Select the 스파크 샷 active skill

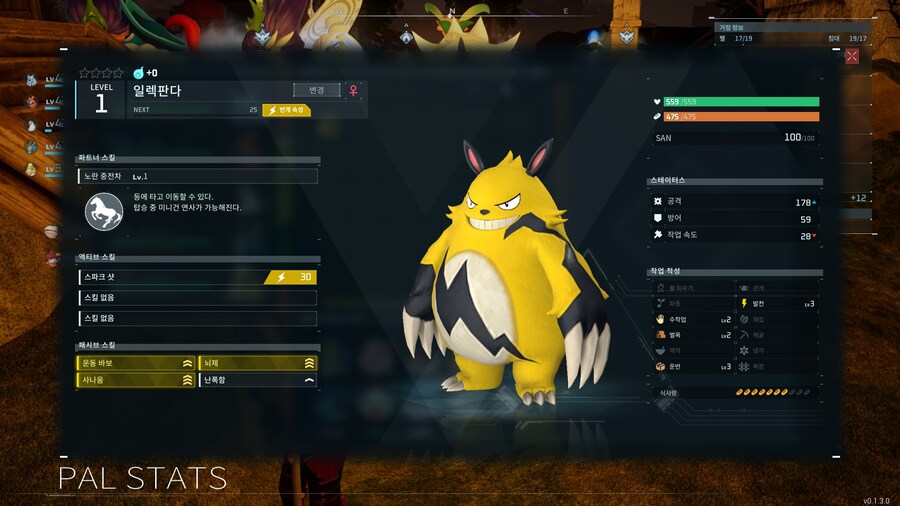pyautogui.click(x=198, y=277)
